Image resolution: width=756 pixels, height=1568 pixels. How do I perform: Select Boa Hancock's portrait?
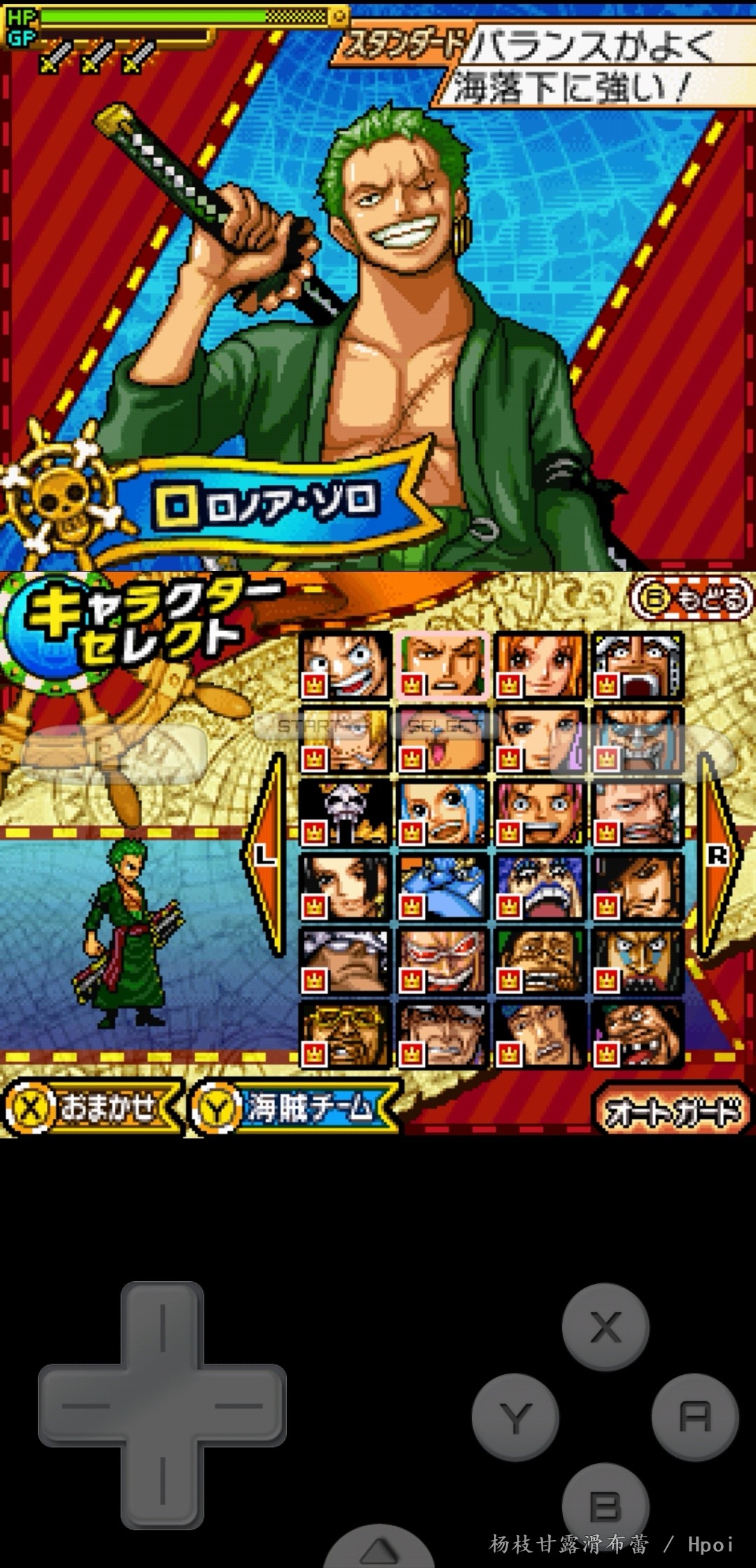click(x=344, y=887)
